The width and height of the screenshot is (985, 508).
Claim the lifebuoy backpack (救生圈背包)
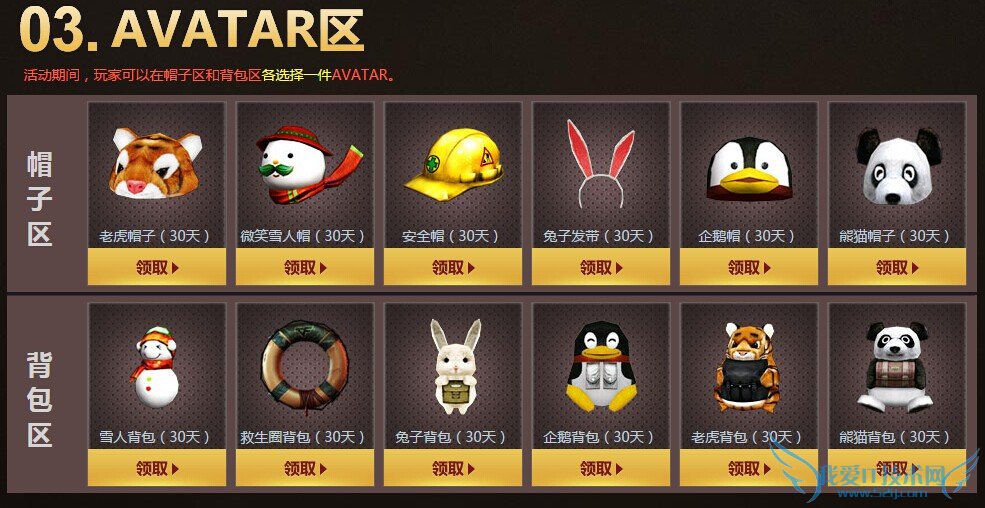pos(305,468)
